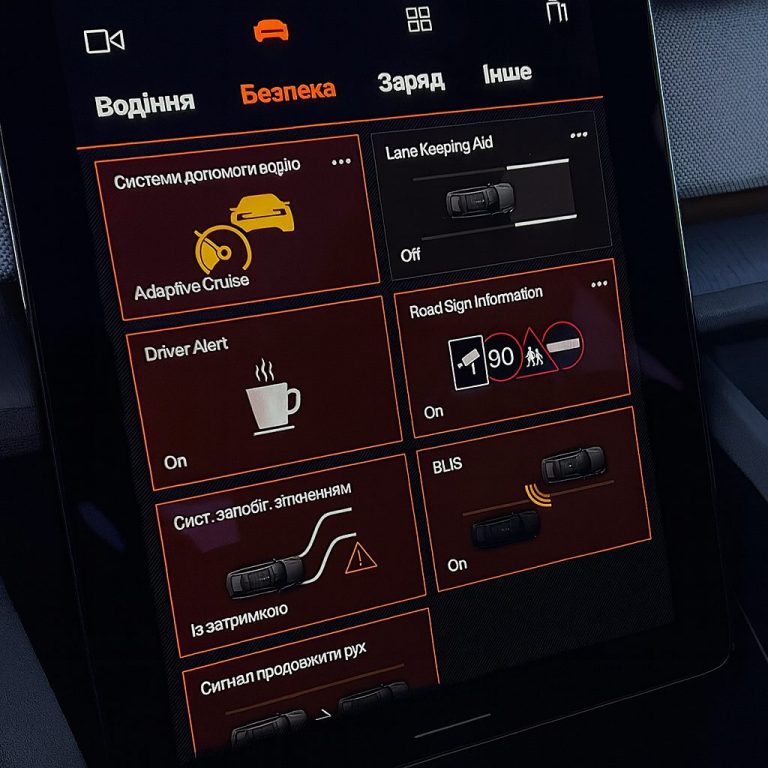Open more options for Системи допомоги водію

341,161
